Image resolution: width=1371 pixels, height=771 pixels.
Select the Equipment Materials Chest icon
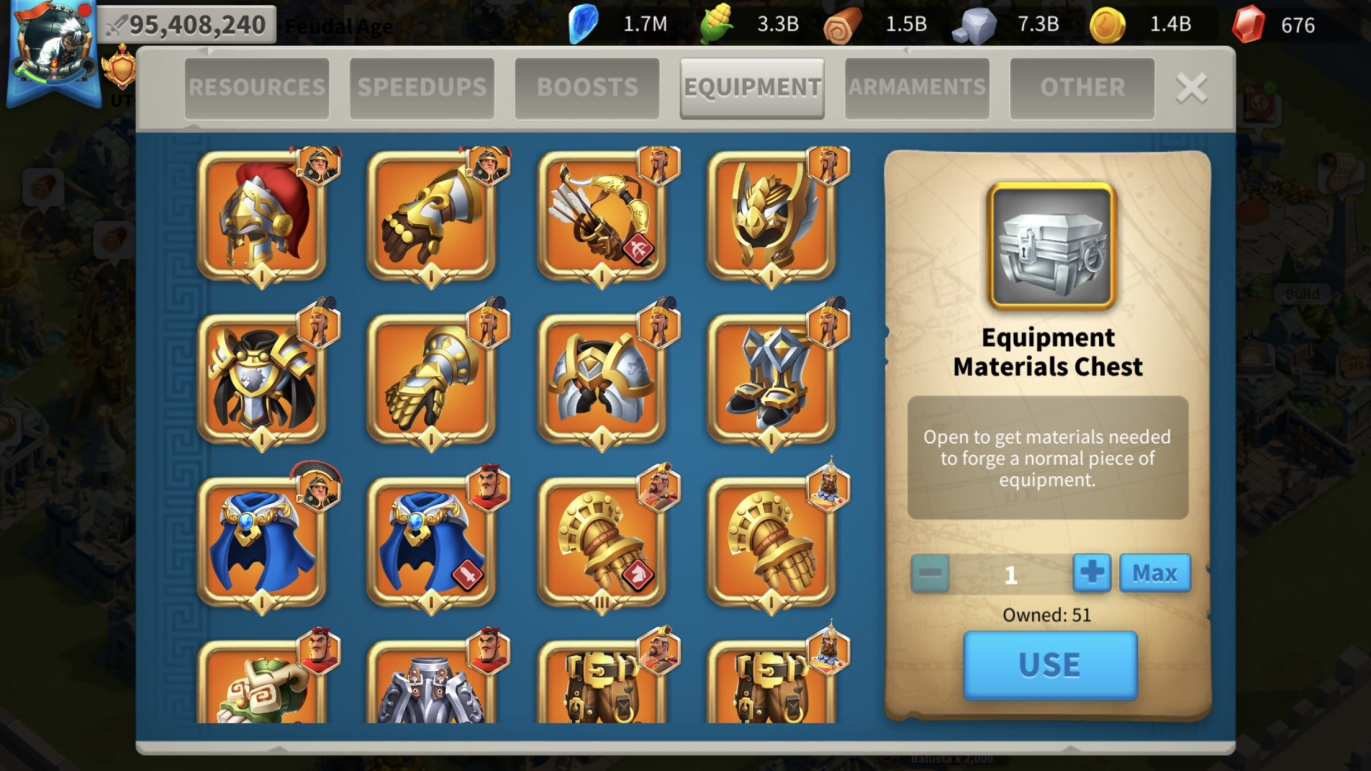pyautogui.click(x=1051, y=247)
